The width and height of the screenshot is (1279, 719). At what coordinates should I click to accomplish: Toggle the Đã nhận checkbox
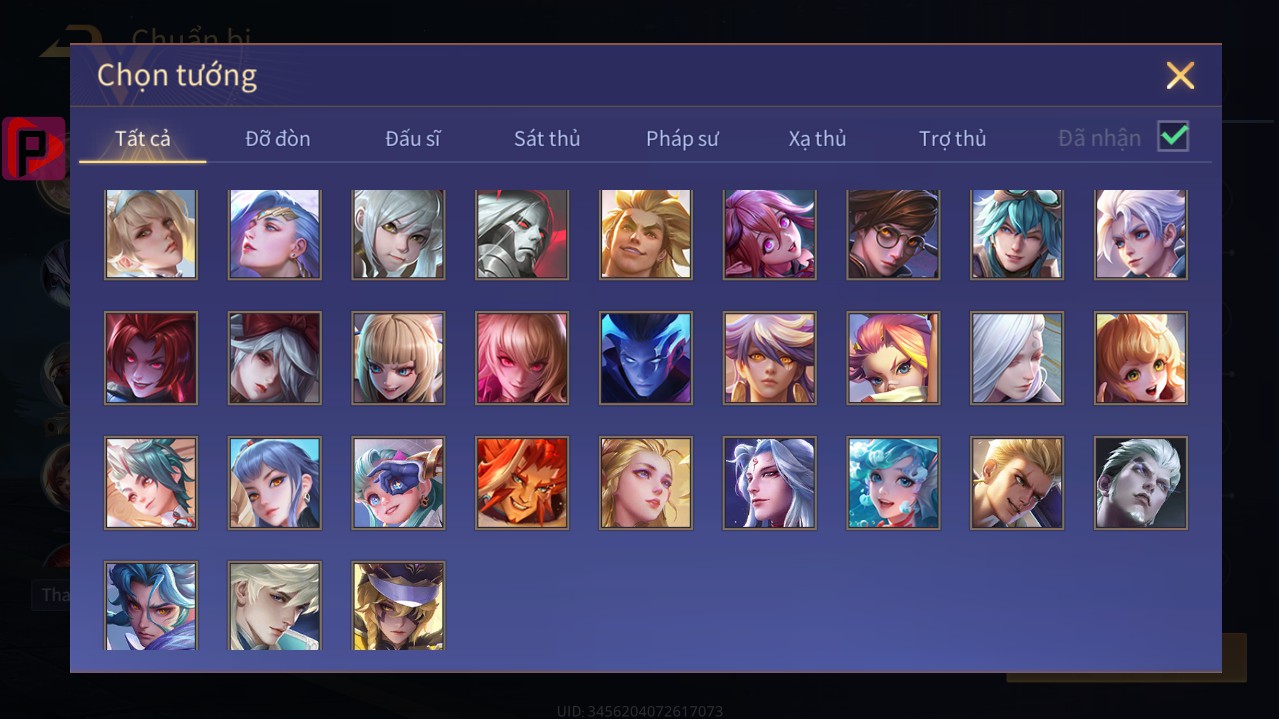(x=1173, y=137)
